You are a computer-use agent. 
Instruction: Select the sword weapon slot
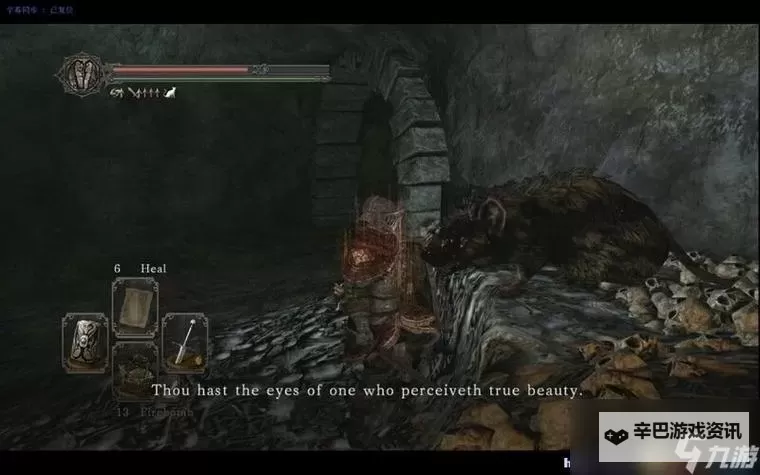point(184,343)
